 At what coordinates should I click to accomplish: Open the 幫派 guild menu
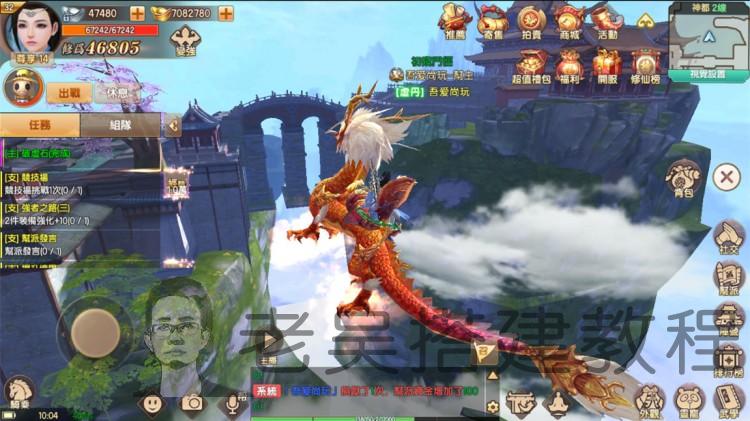(727, 279)
